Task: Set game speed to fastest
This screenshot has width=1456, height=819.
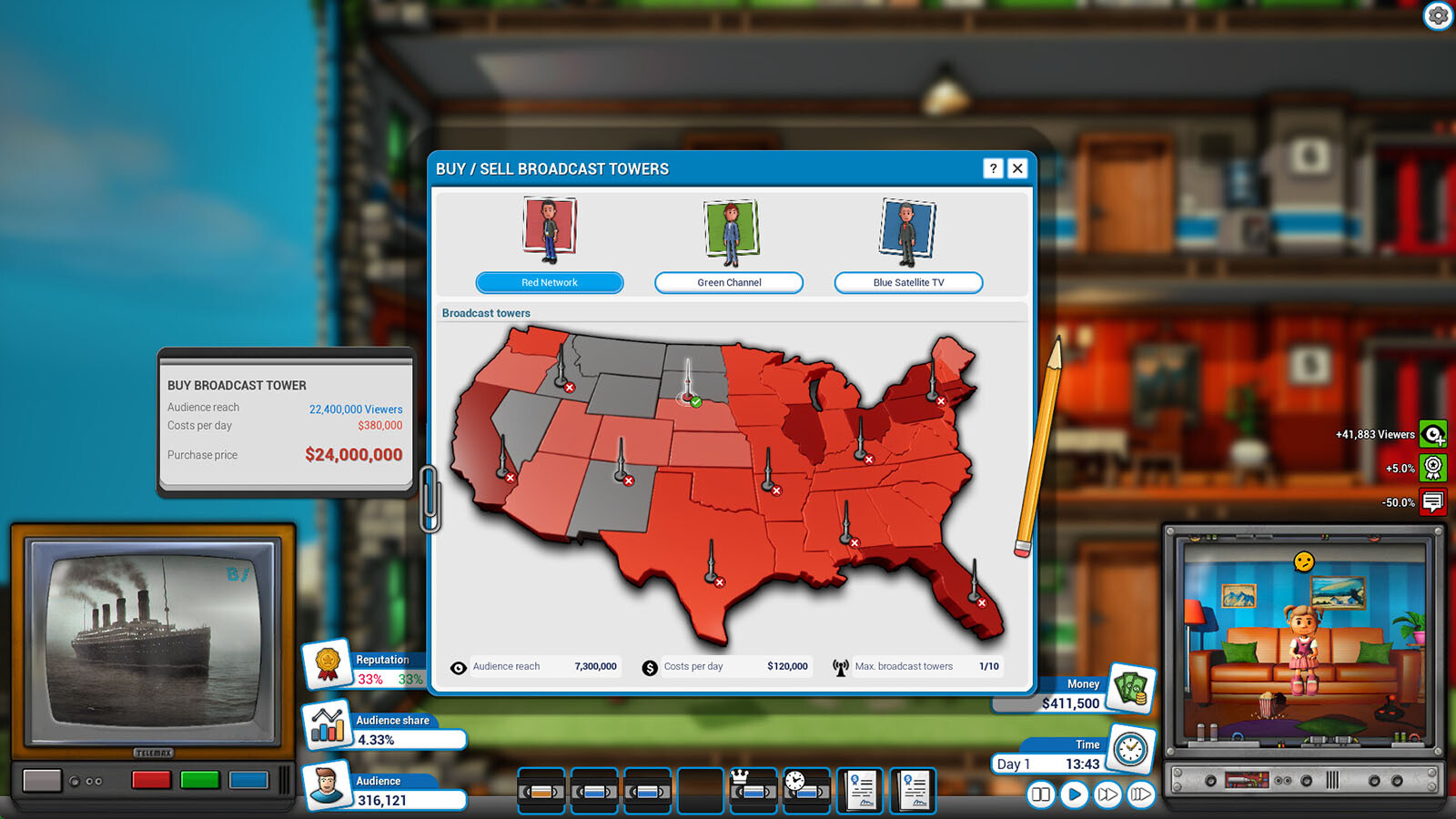Action: [1140, 794]
